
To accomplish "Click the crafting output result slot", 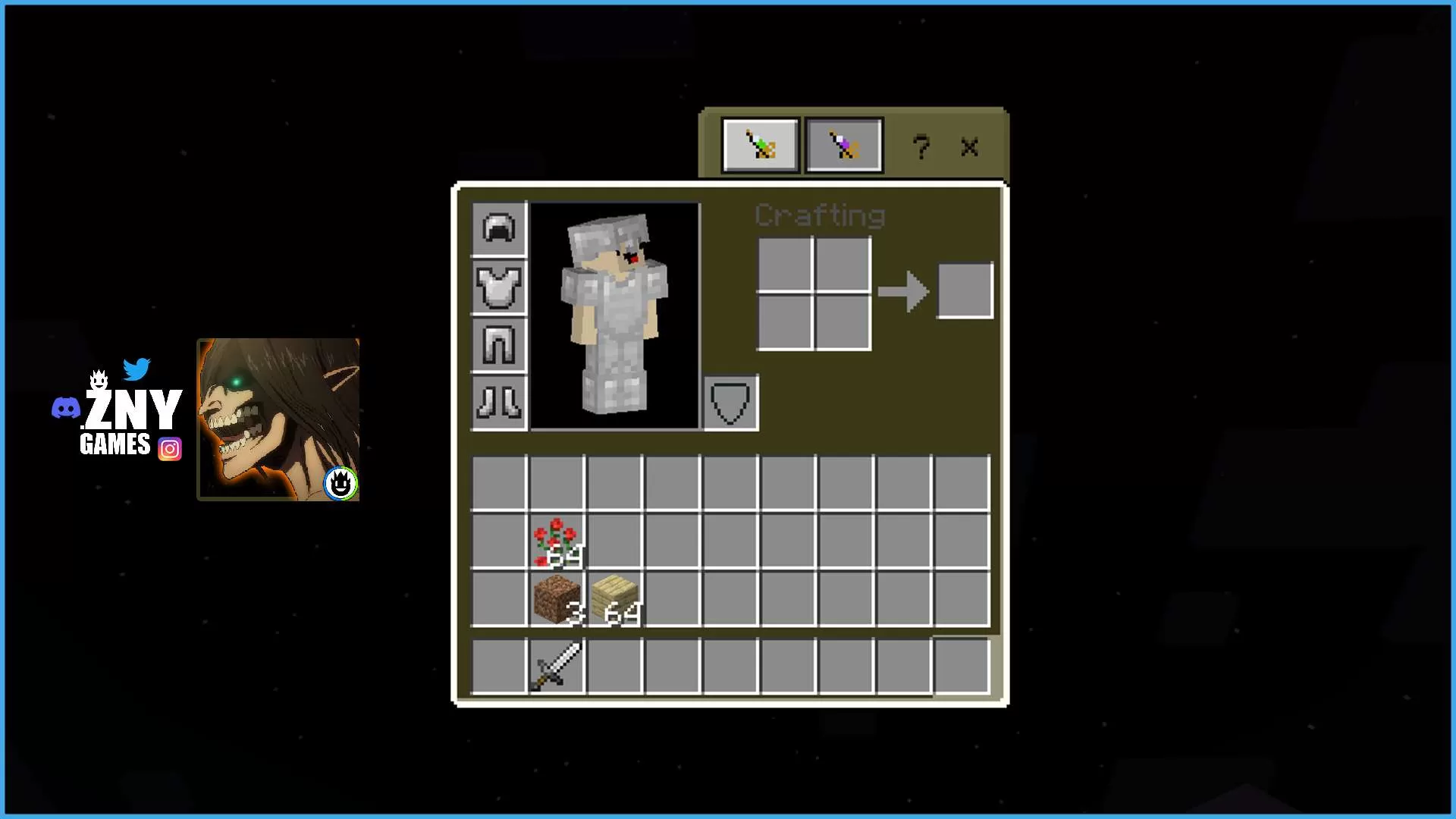I will click(x=965, y=289).
